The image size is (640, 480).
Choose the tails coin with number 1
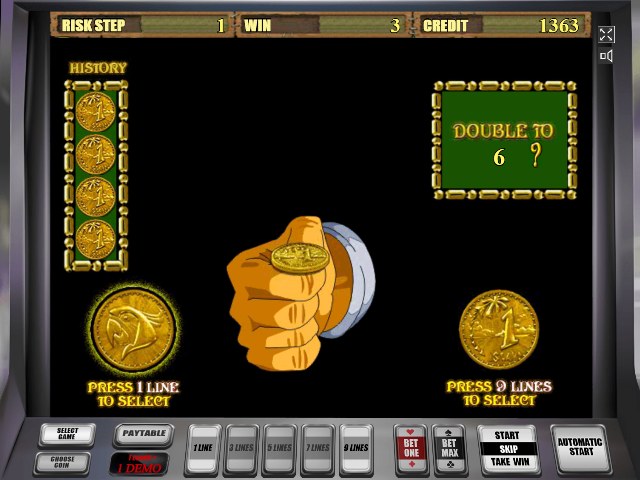(499, 329)
